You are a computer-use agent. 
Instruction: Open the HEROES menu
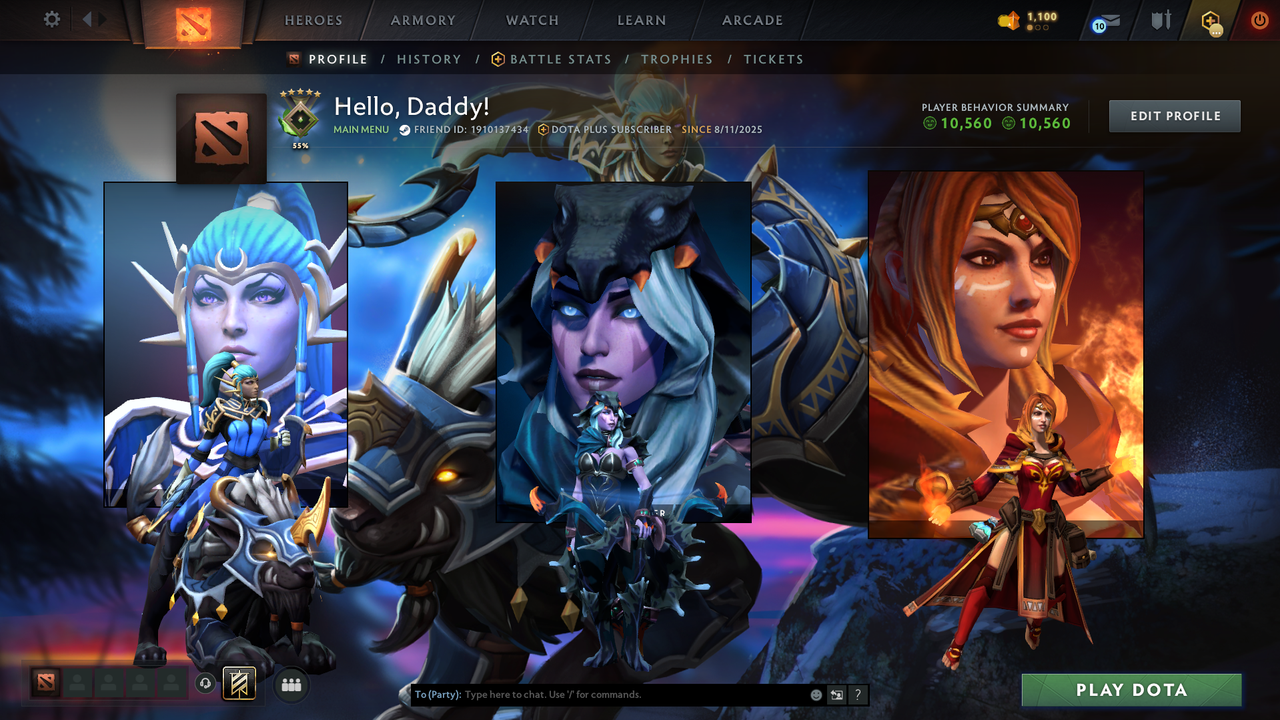[313, 20]
